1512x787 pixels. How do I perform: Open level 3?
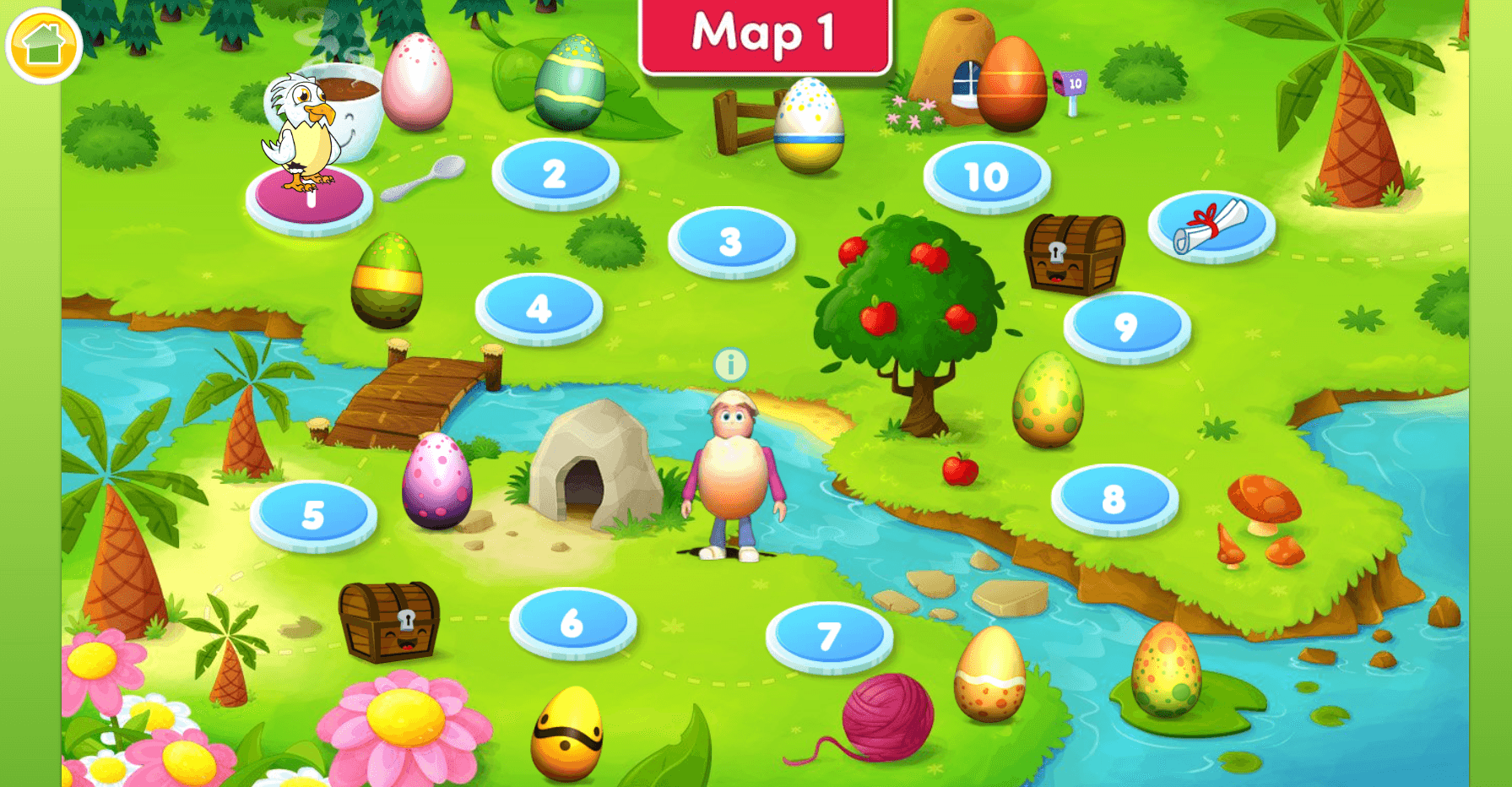[734, 242]
